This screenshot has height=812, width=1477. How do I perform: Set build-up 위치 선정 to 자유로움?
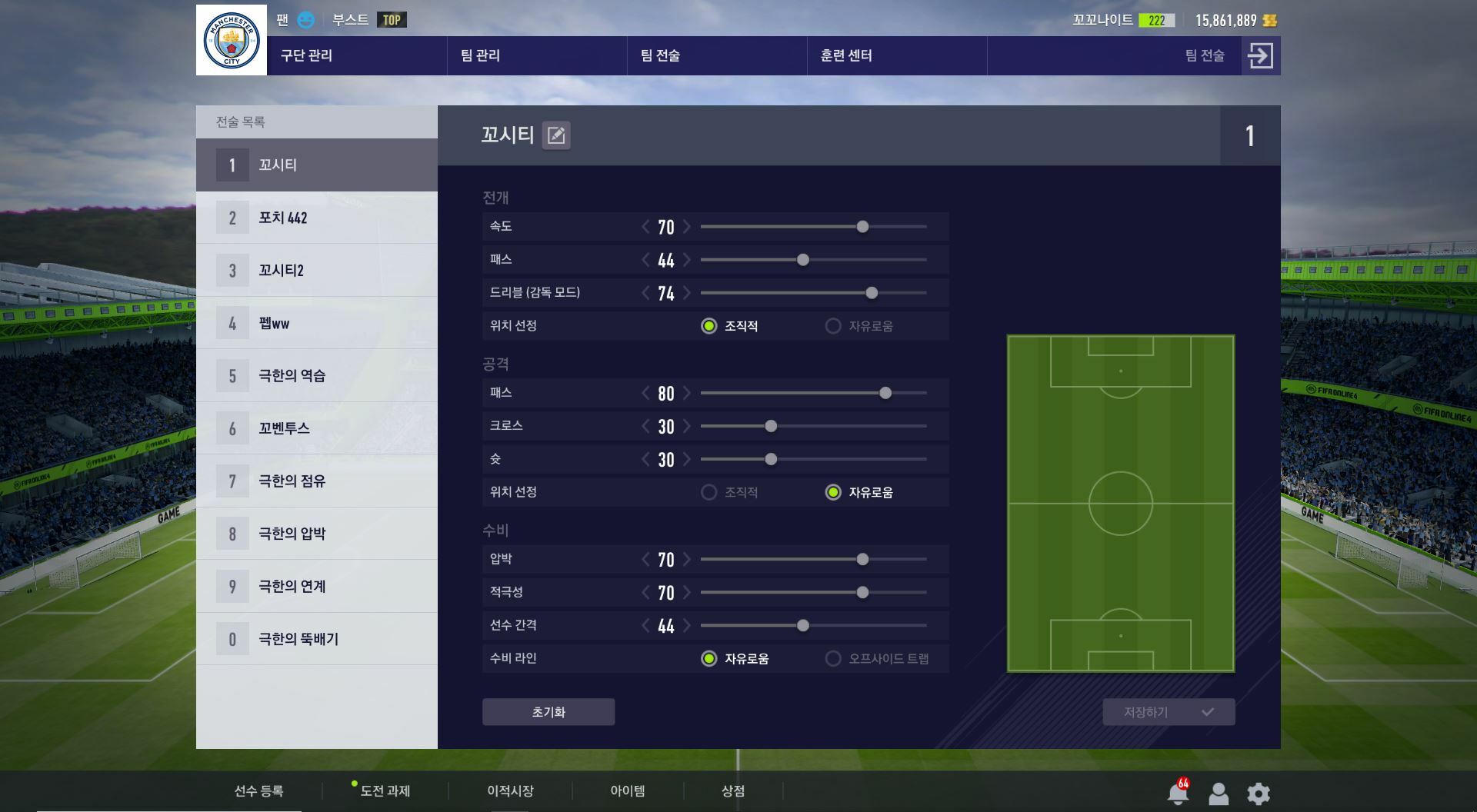tap(833, 326)
